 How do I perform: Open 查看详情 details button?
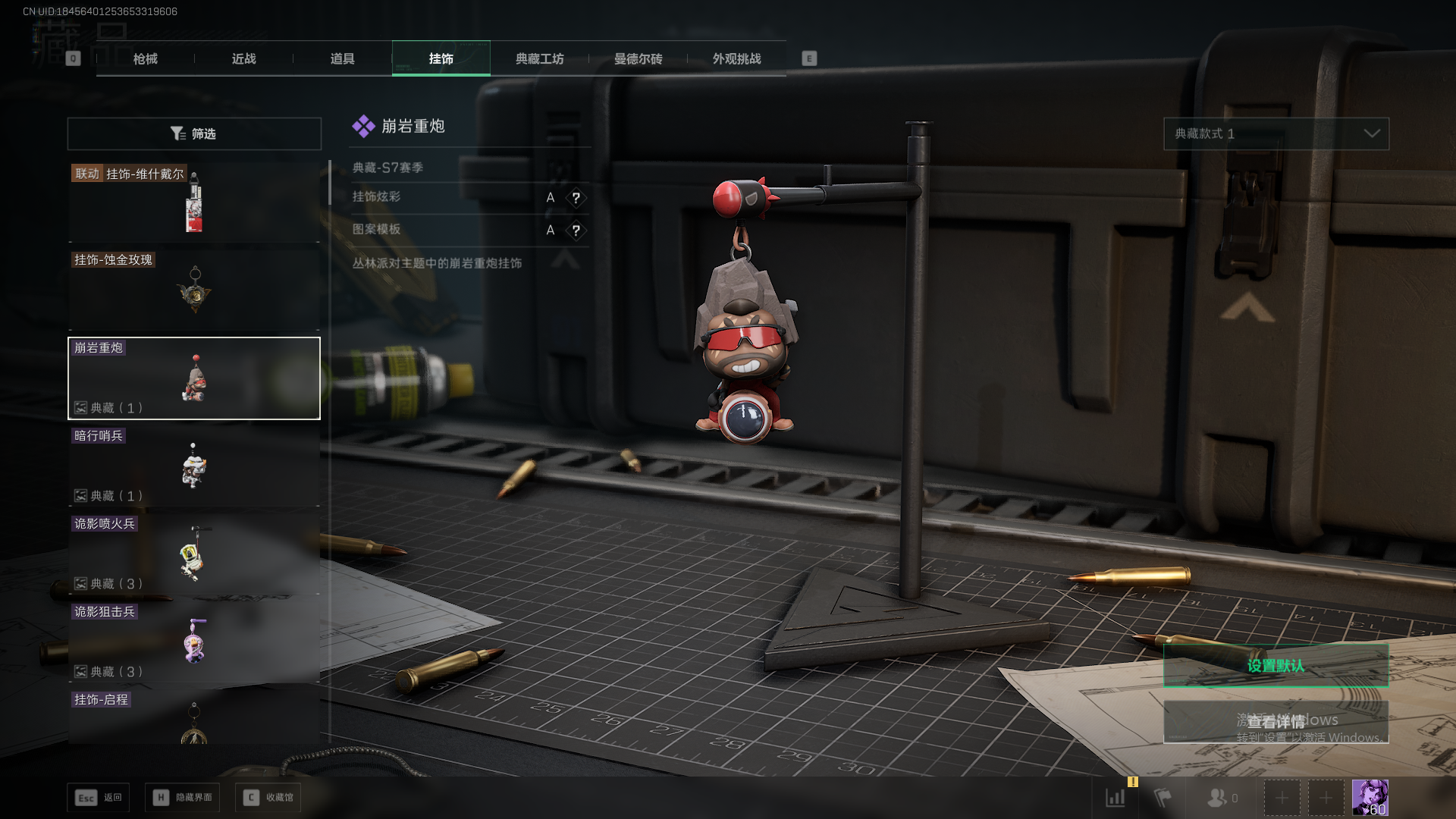tap(1276, 721)
